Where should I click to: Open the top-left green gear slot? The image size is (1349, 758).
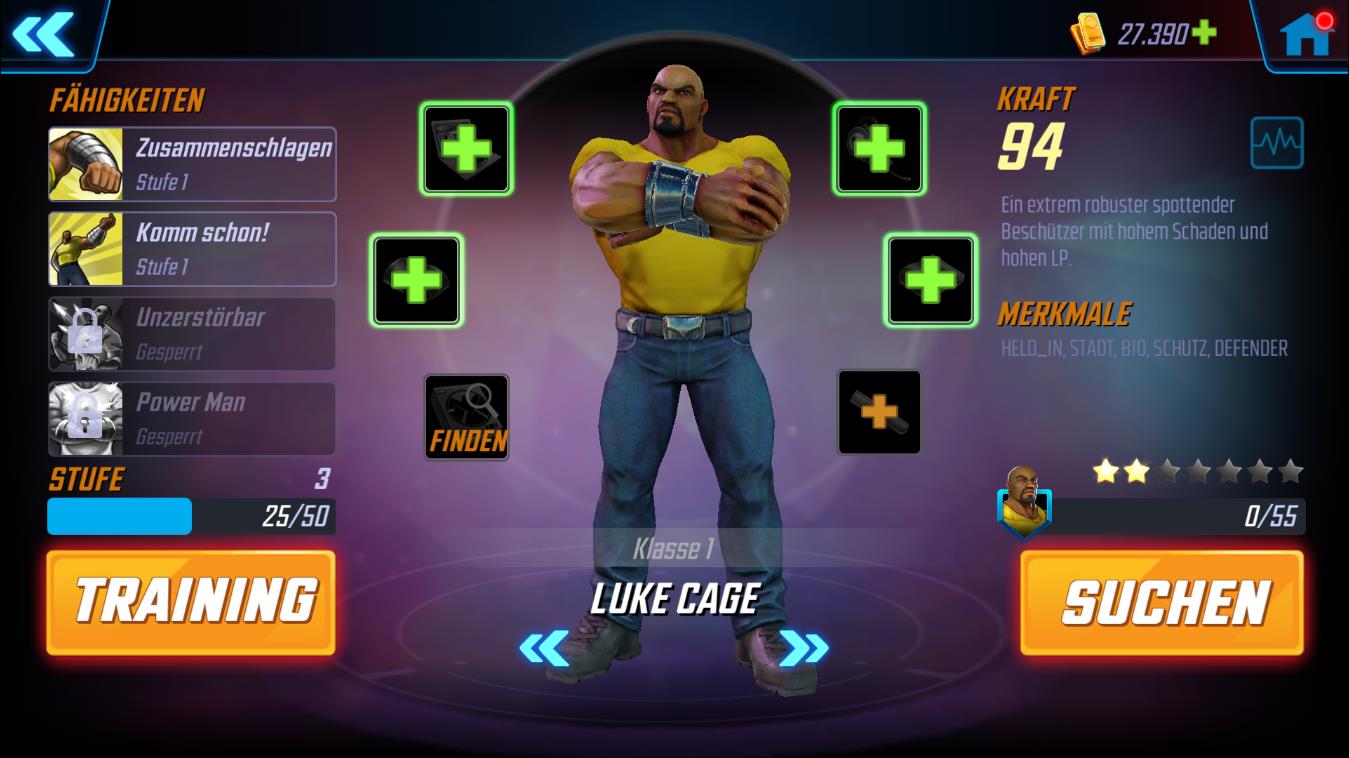coord(466,146)
